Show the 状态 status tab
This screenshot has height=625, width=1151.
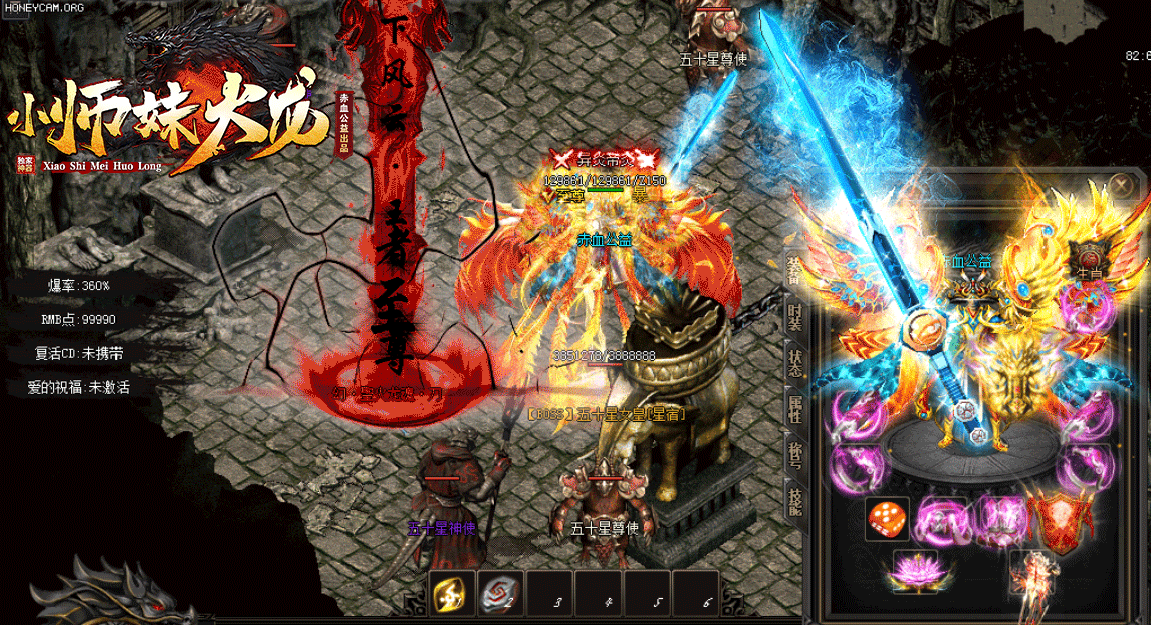[x=795, y=363]
